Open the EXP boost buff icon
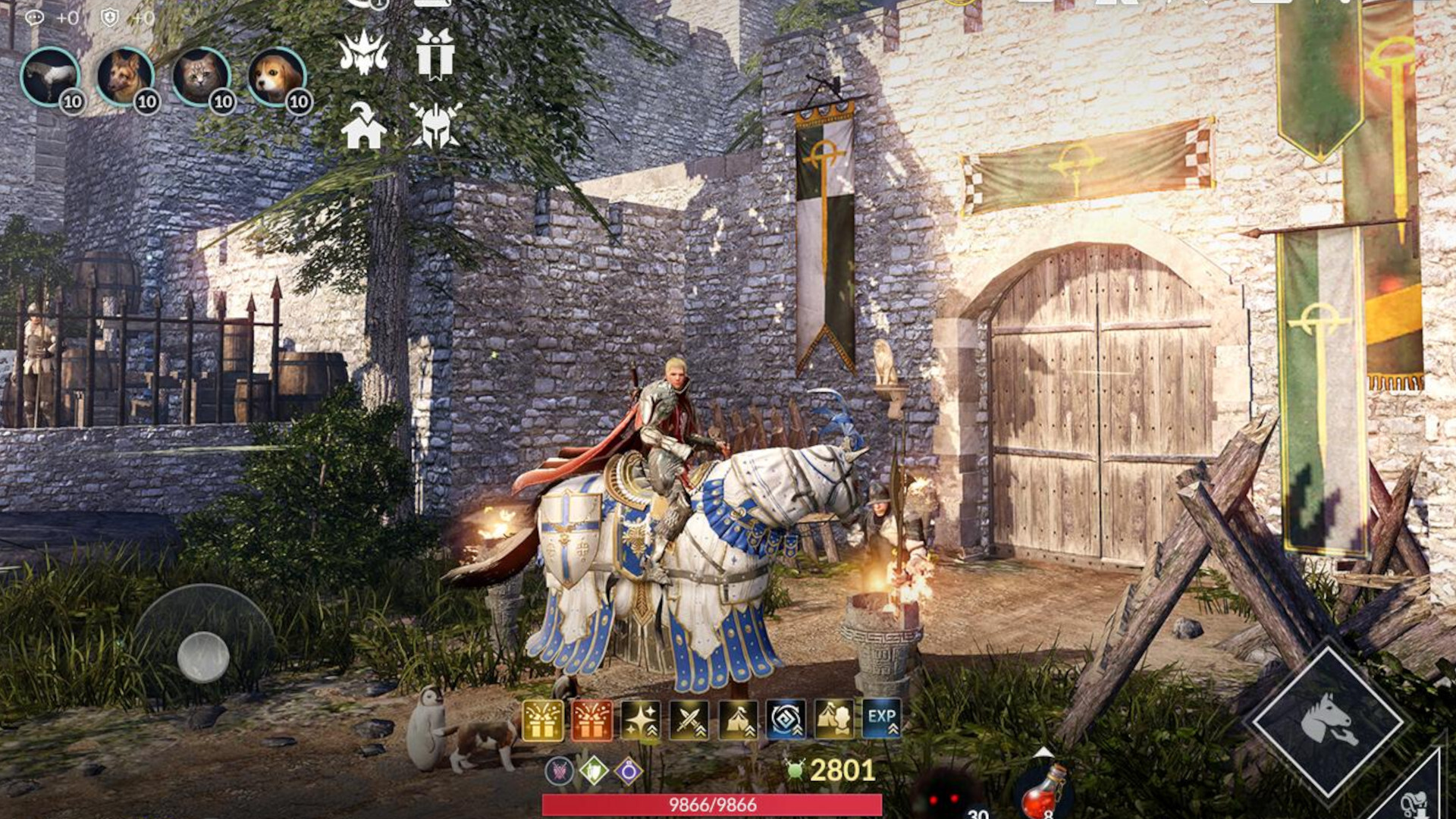This screenshot has height=819, width=1456. click(883, 719)
